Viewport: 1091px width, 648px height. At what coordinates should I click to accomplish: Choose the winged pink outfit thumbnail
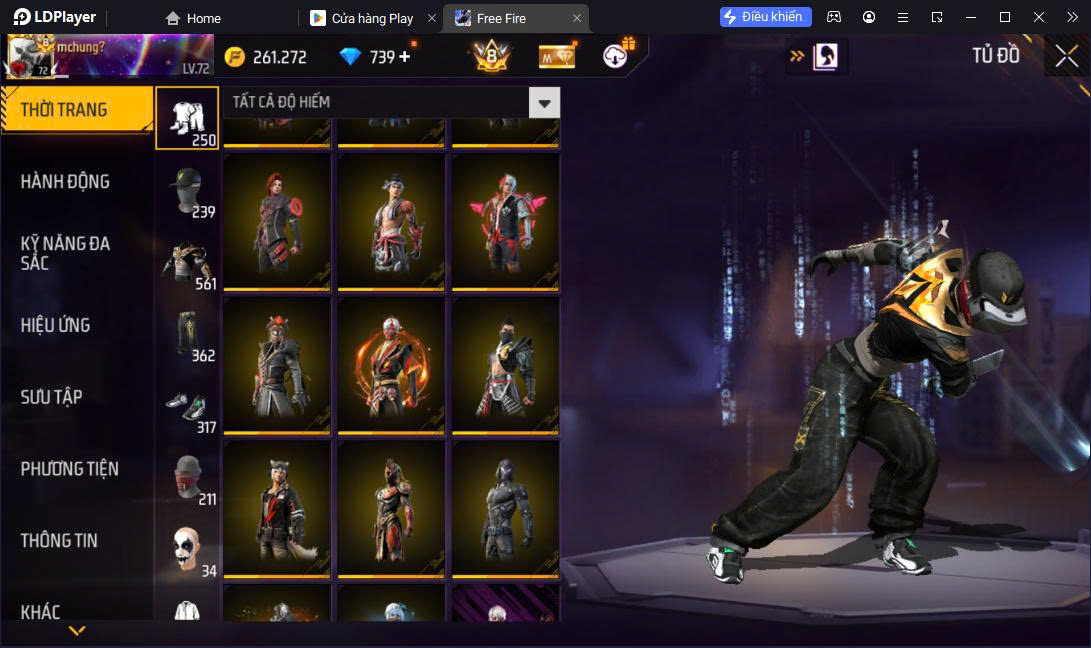pyautogui.click(x=505, y=221)
